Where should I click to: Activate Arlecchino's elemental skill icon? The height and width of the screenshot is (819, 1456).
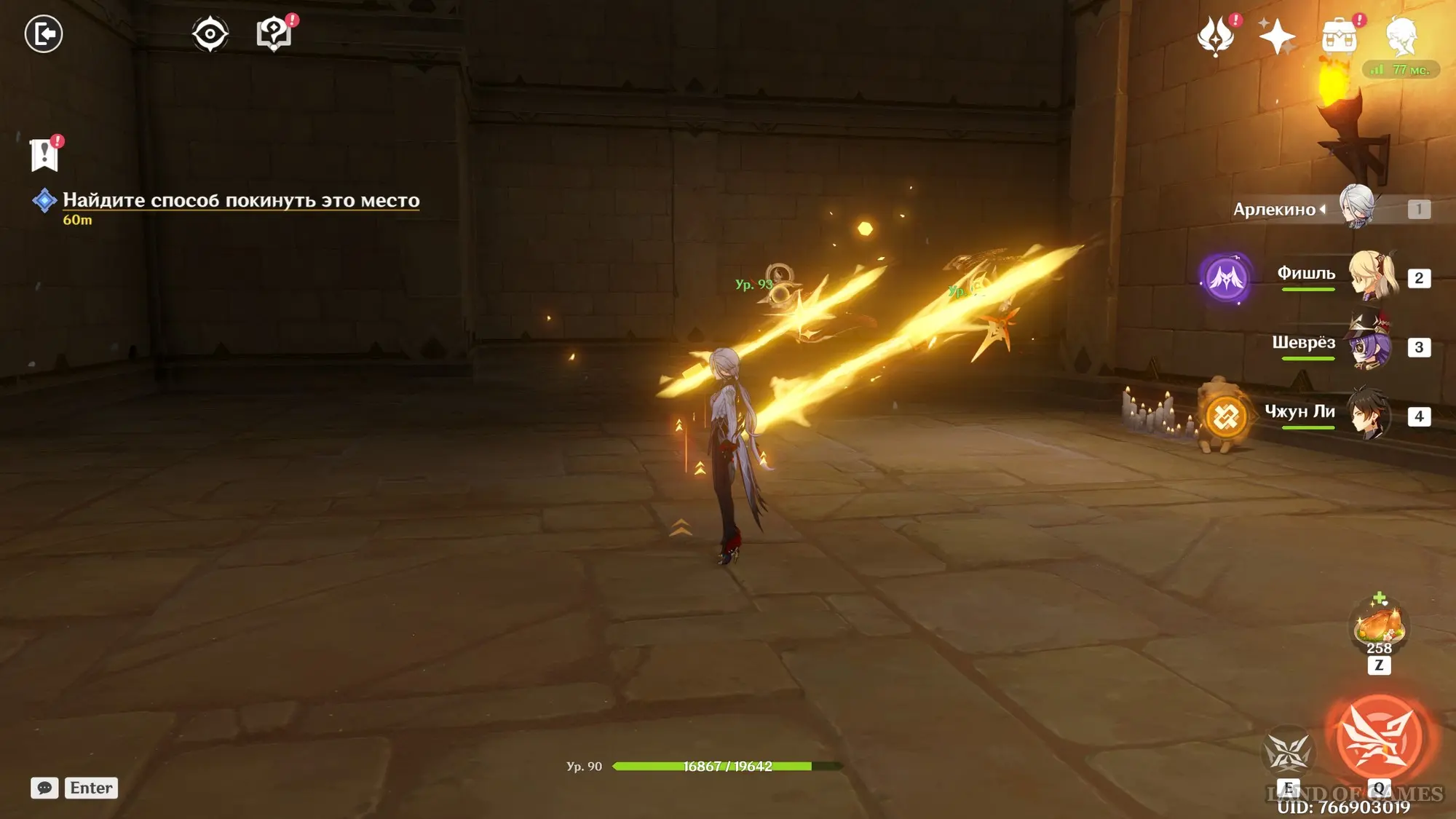coord(1288,751)
